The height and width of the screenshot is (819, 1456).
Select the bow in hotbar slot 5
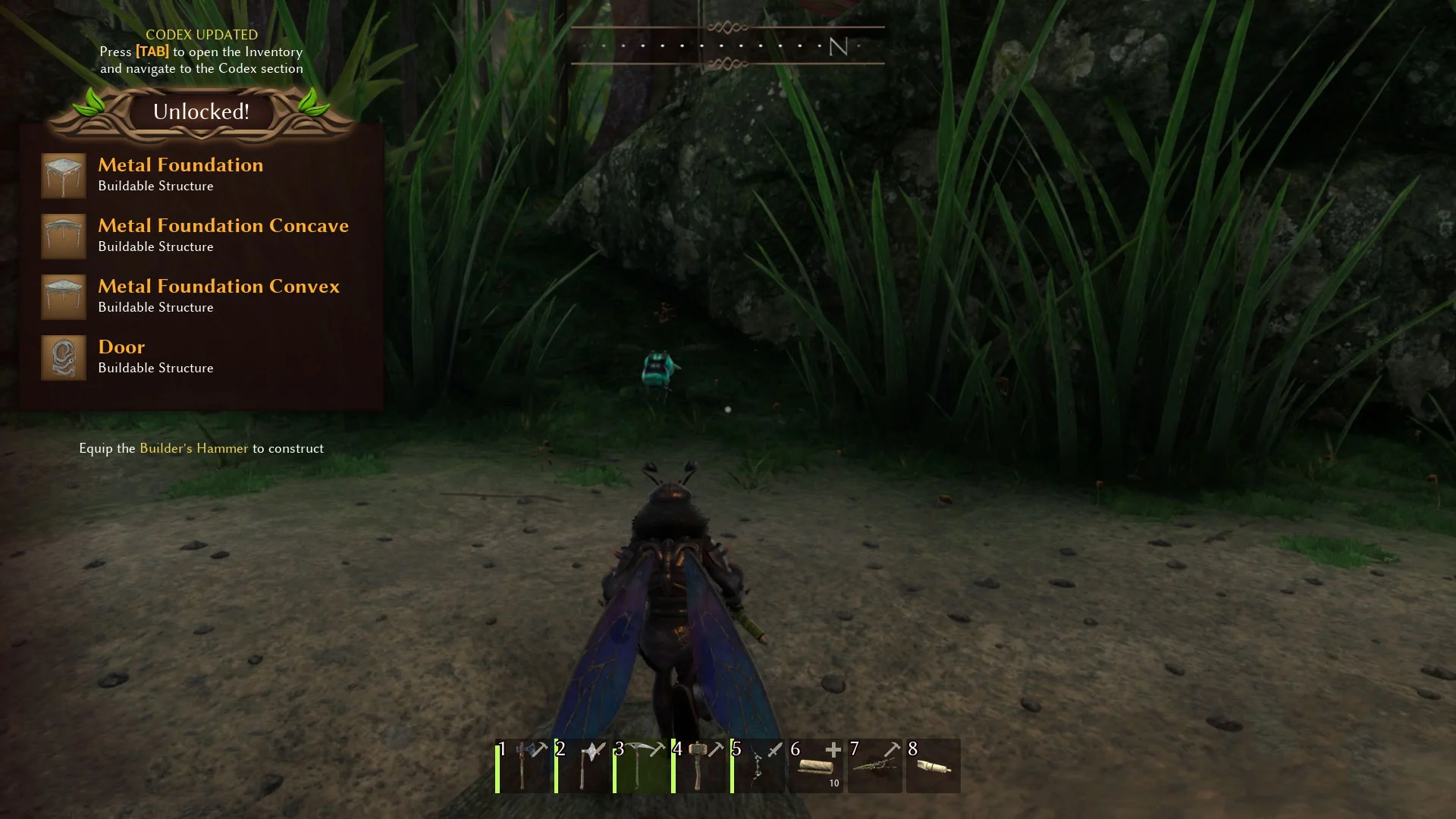758,766
